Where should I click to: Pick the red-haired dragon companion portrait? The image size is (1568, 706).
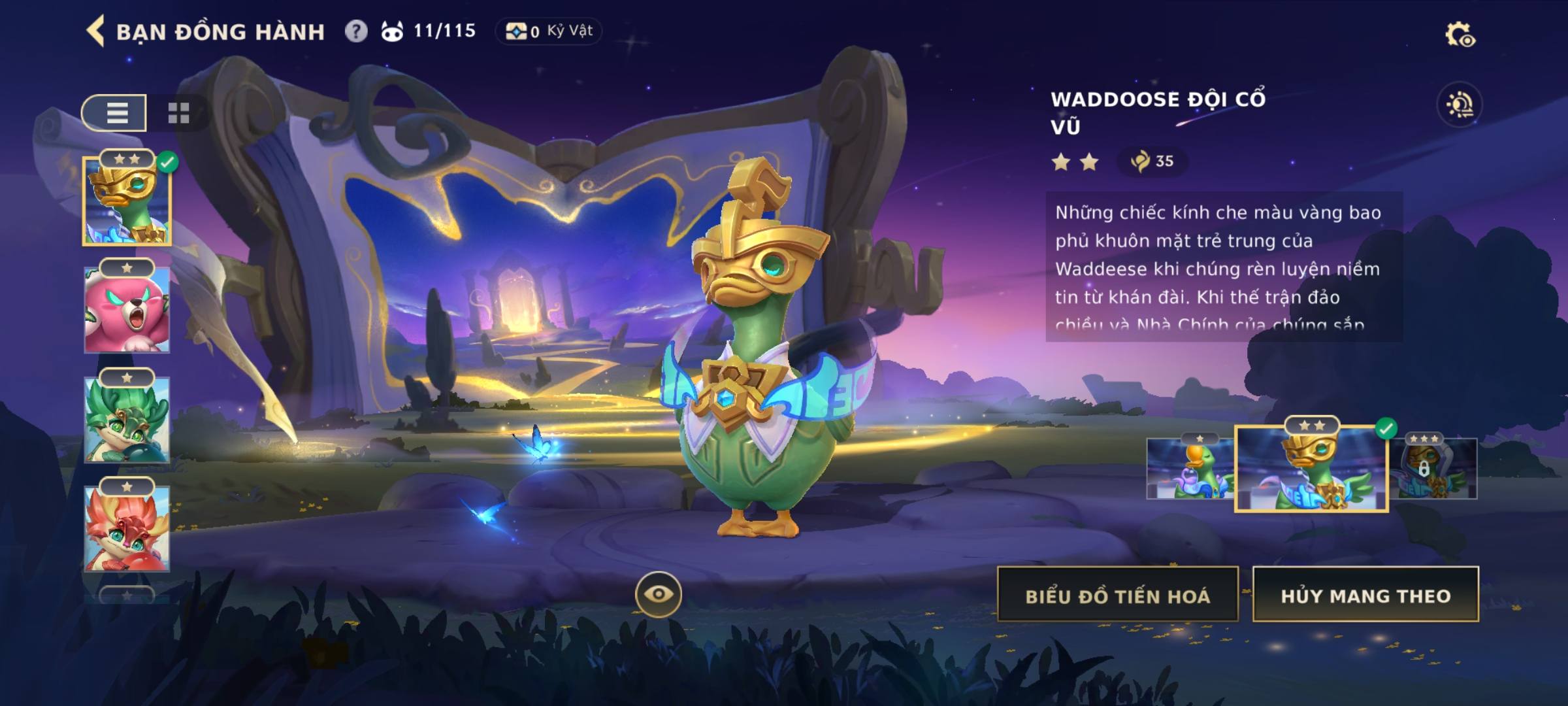tap(127, 528)
